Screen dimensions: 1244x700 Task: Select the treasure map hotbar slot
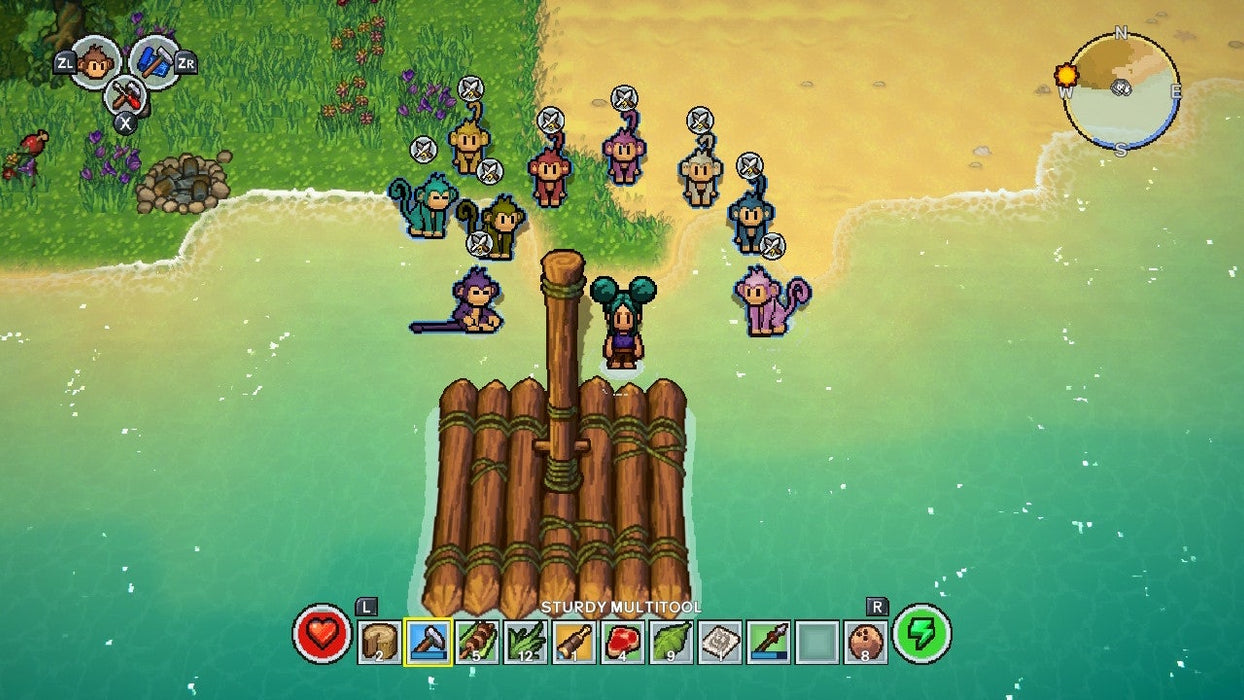click(x=719, y=641)
